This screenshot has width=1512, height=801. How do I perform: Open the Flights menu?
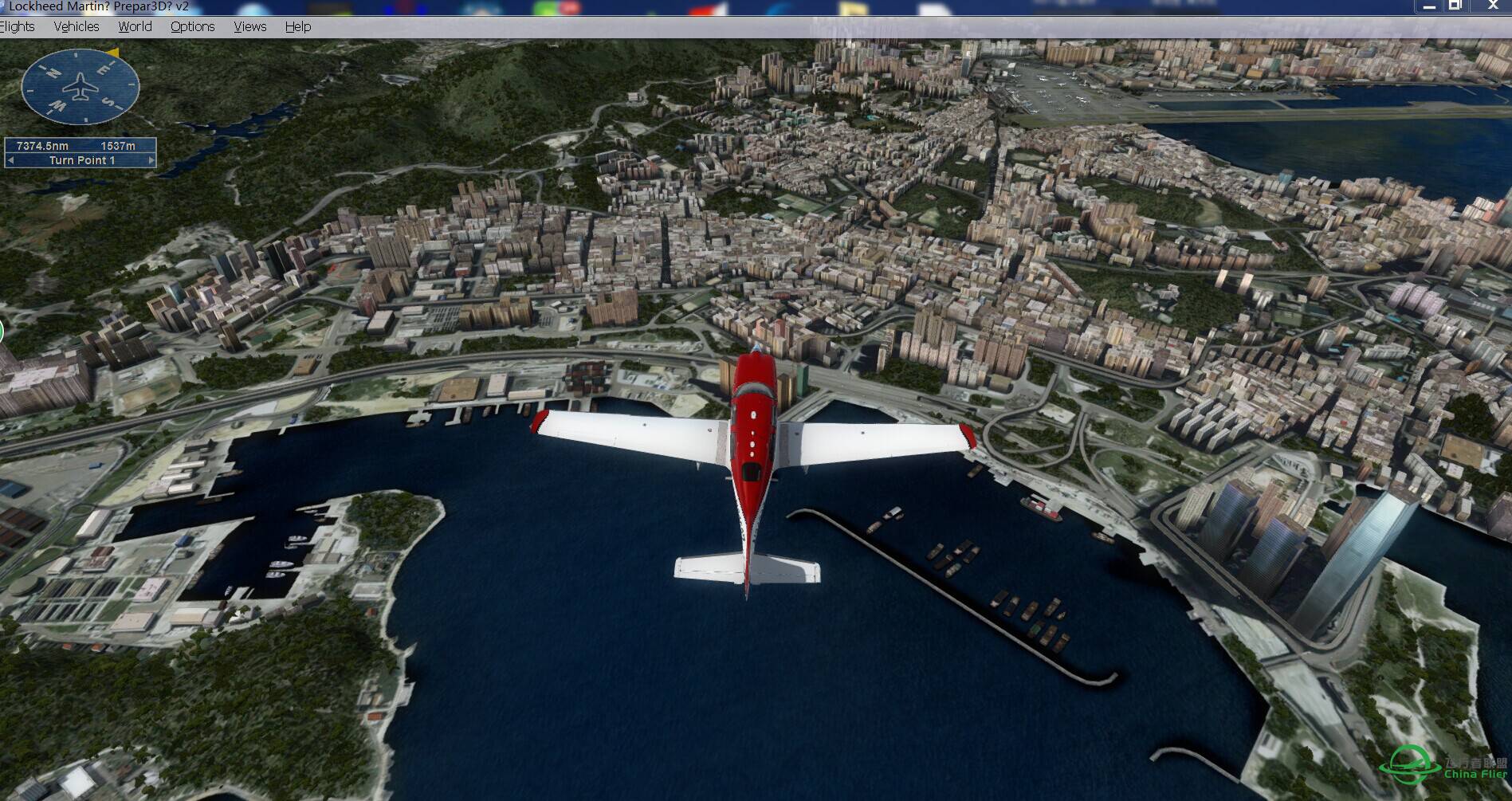[x=18, y=26]
